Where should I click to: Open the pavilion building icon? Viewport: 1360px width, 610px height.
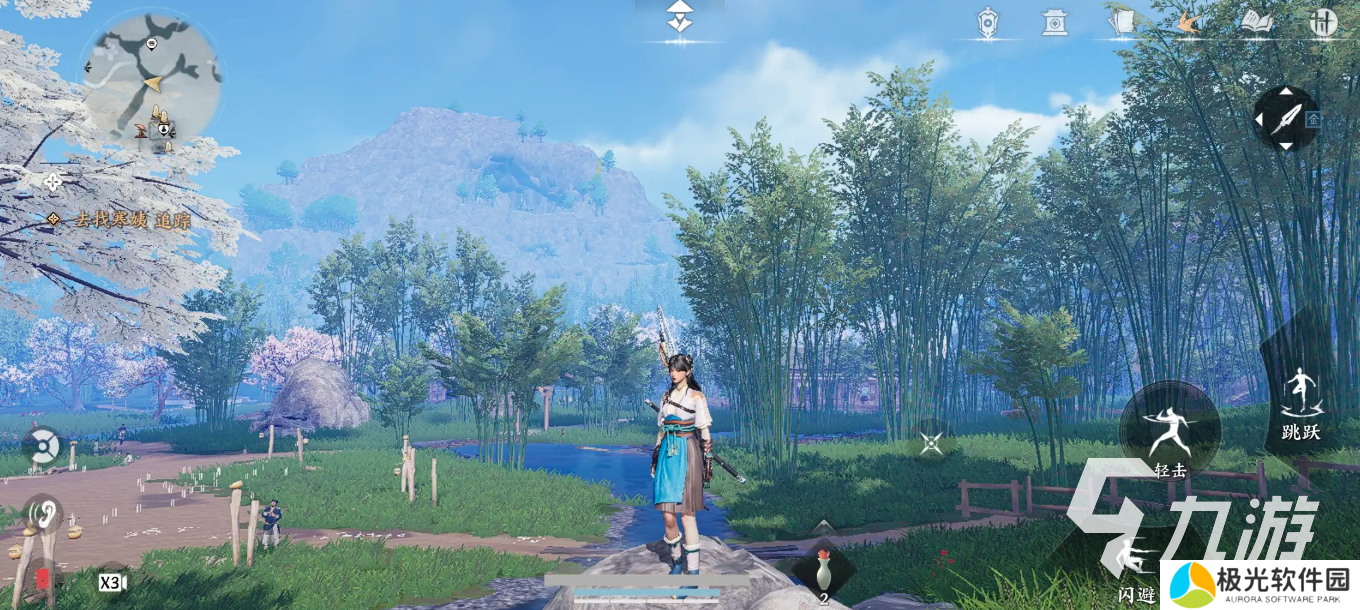pyautogui.click(x=1054, y=23)
